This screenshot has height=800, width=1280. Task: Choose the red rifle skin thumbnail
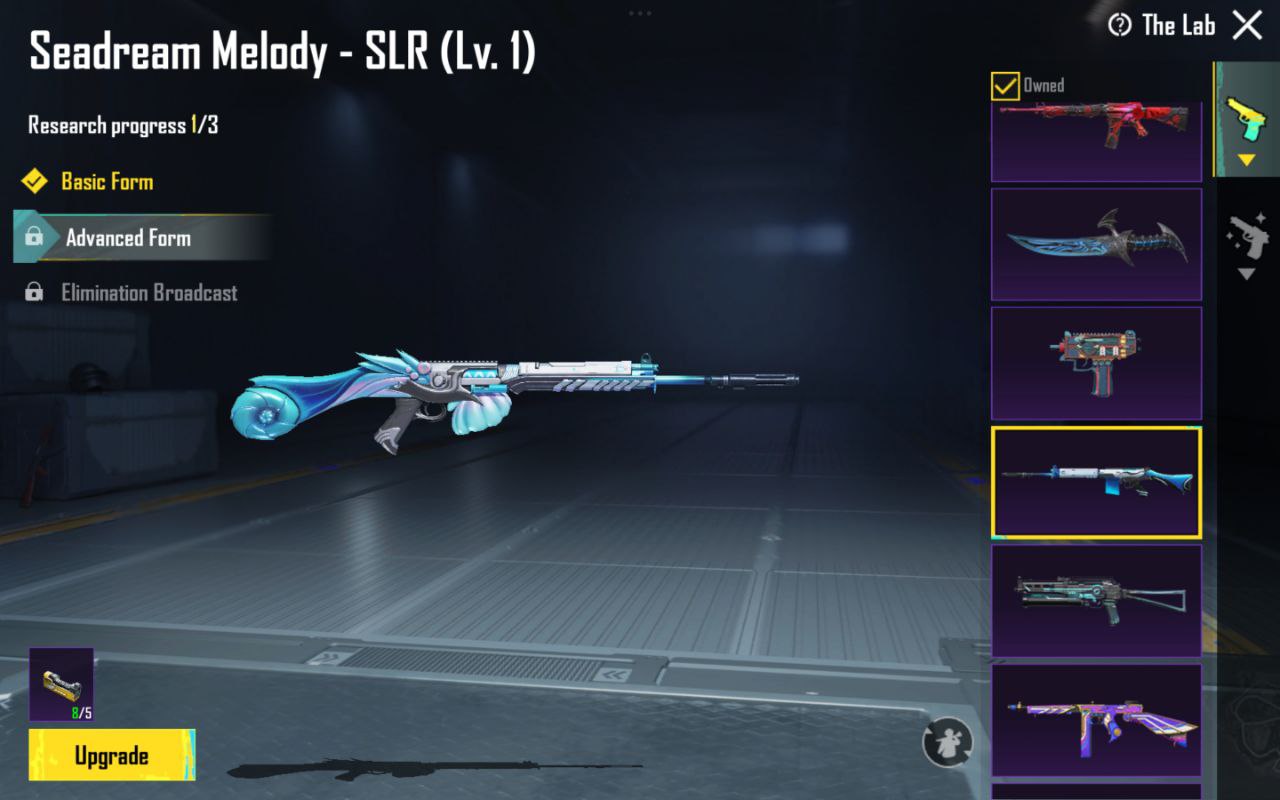(1096, 138)
